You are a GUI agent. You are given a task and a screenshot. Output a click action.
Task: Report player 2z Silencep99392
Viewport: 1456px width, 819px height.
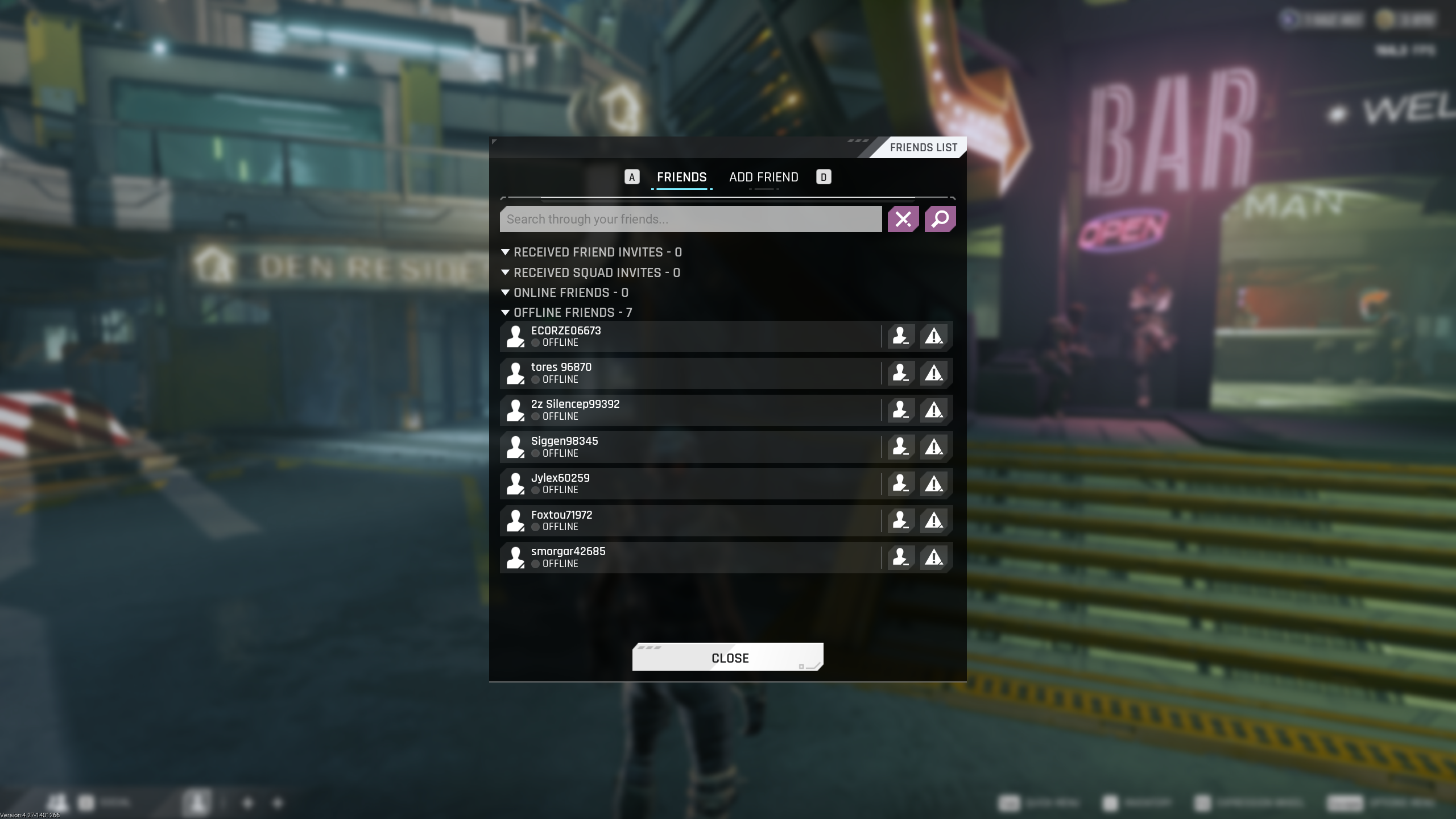[933, 410]
